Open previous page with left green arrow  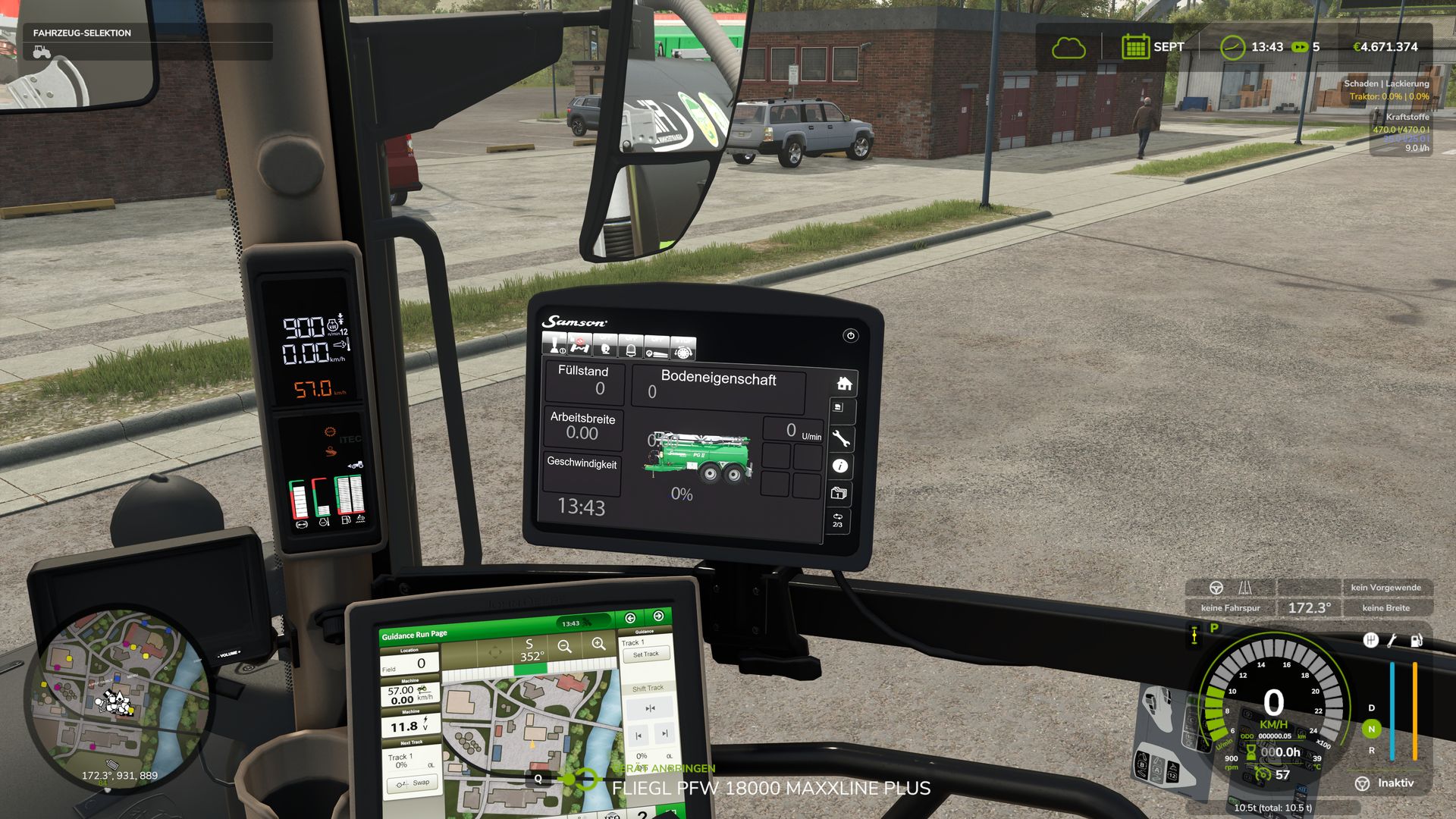click(630, 619)
